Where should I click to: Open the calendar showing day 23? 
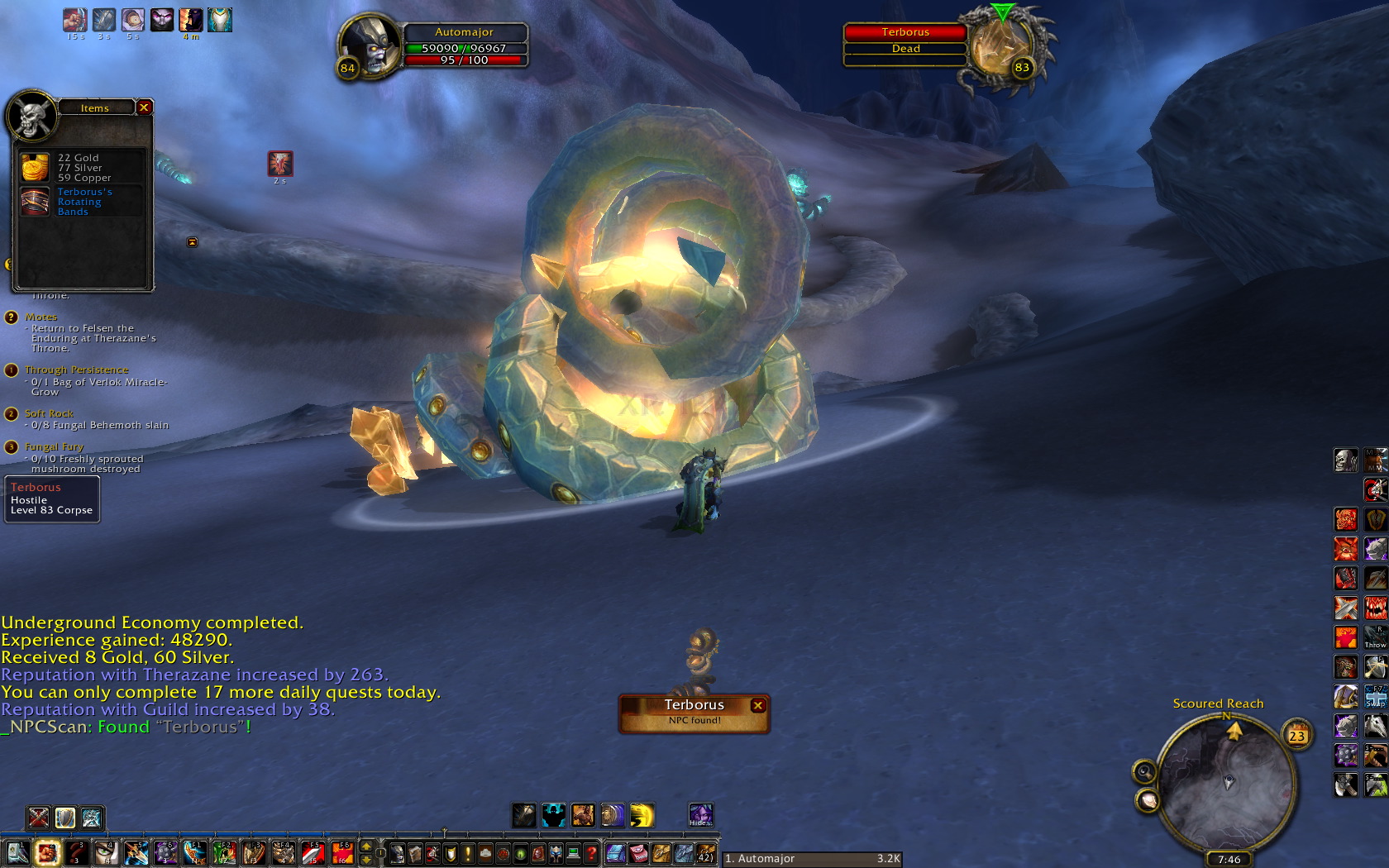1296,735
